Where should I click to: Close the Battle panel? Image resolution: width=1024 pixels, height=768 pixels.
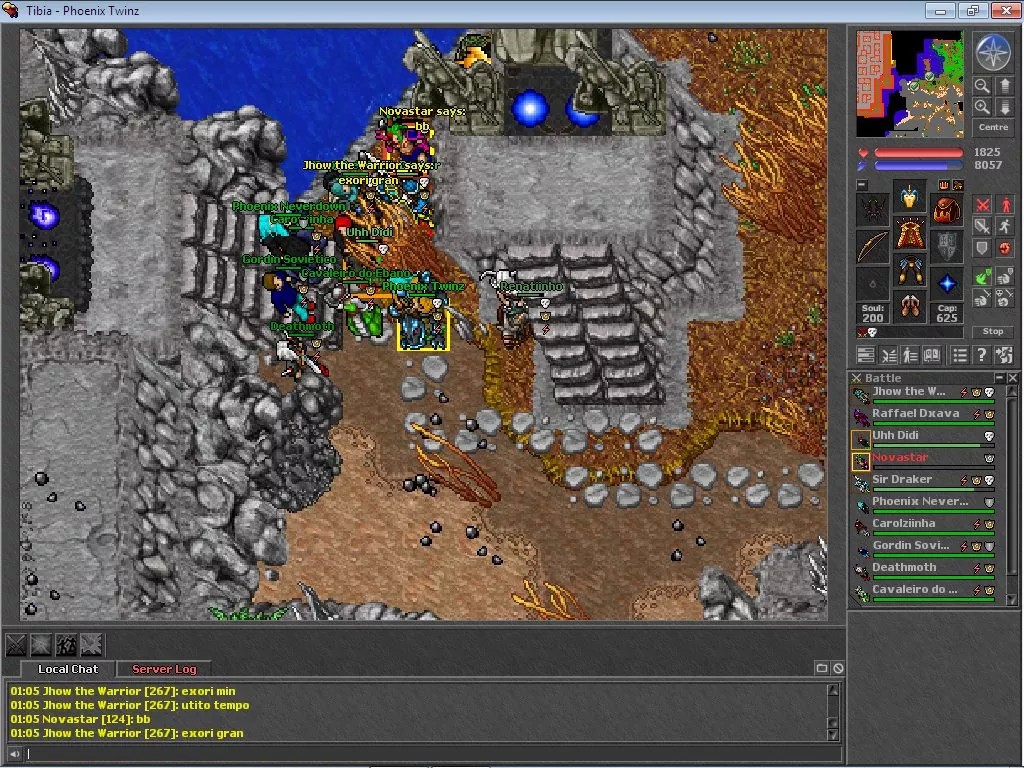[x=1013, y=378]
